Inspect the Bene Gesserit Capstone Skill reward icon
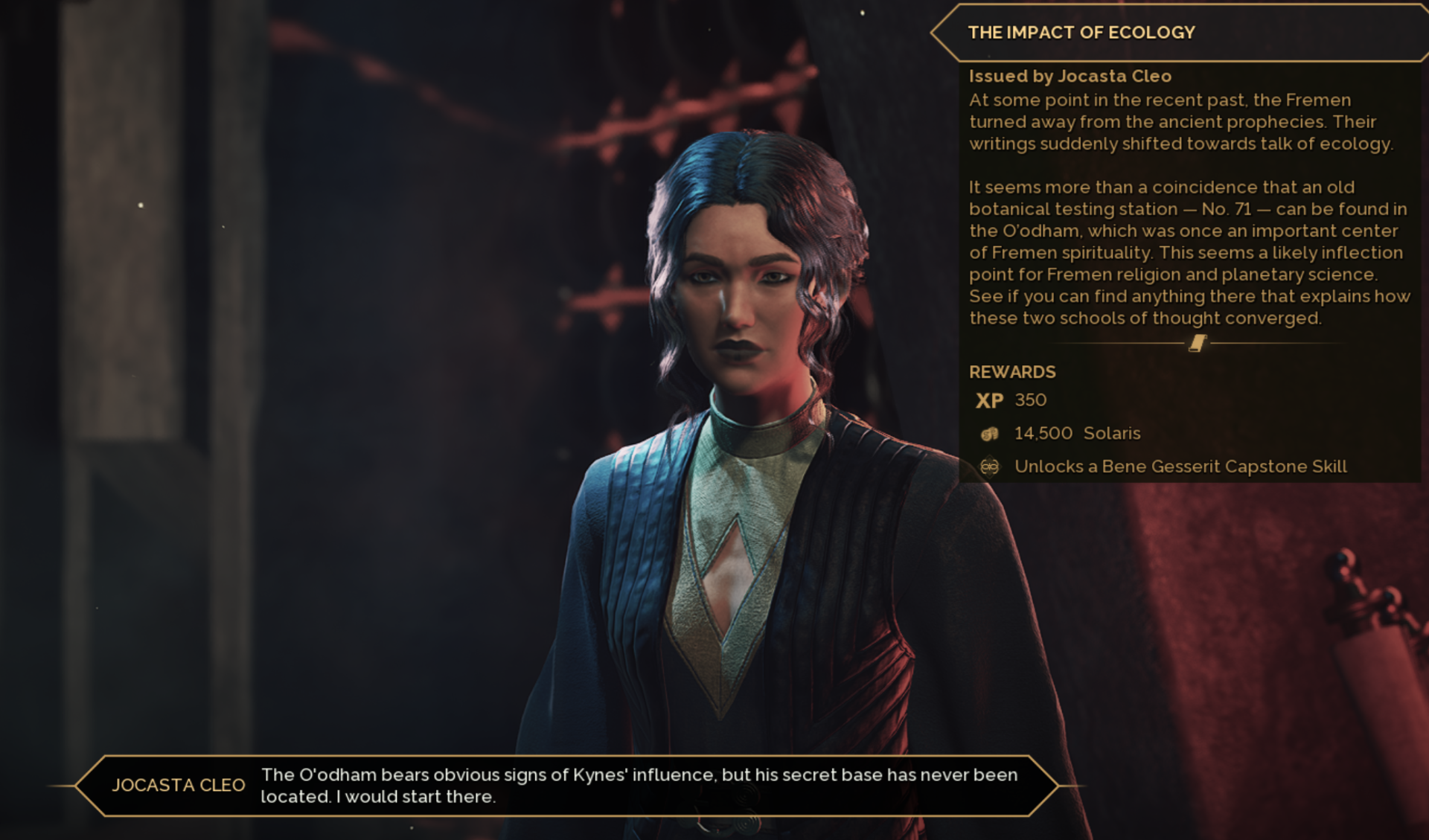This screenshot has height=840, width=1429. point(989,467)
